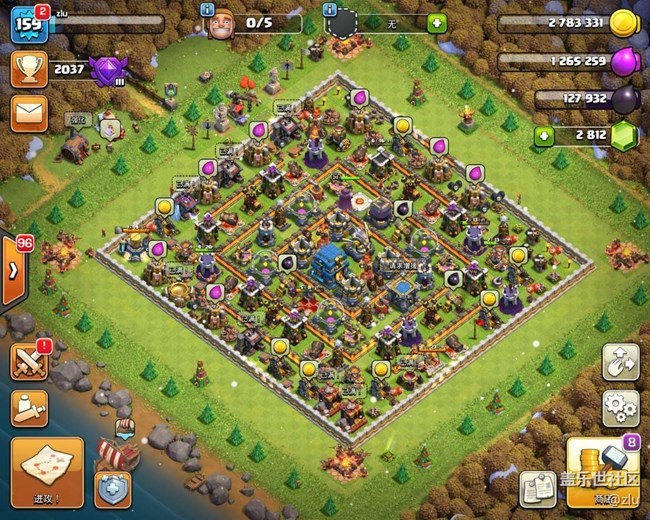Viewport: 650px width, 520px height.
Task: Open the Settings gears button
Action: 620,407
